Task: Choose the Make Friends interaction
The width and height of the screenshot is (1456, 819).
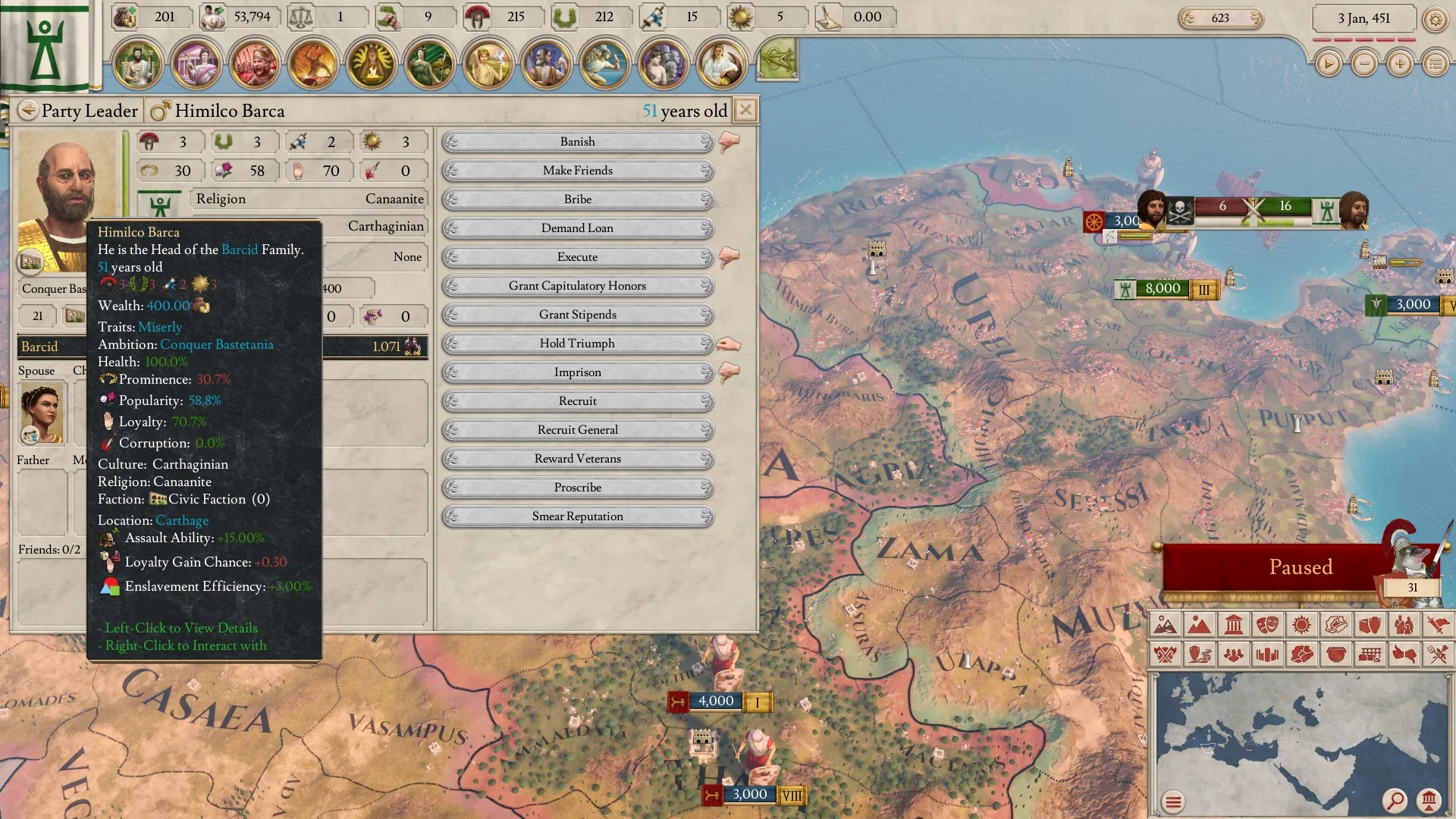Action: [x=578, y=171]
